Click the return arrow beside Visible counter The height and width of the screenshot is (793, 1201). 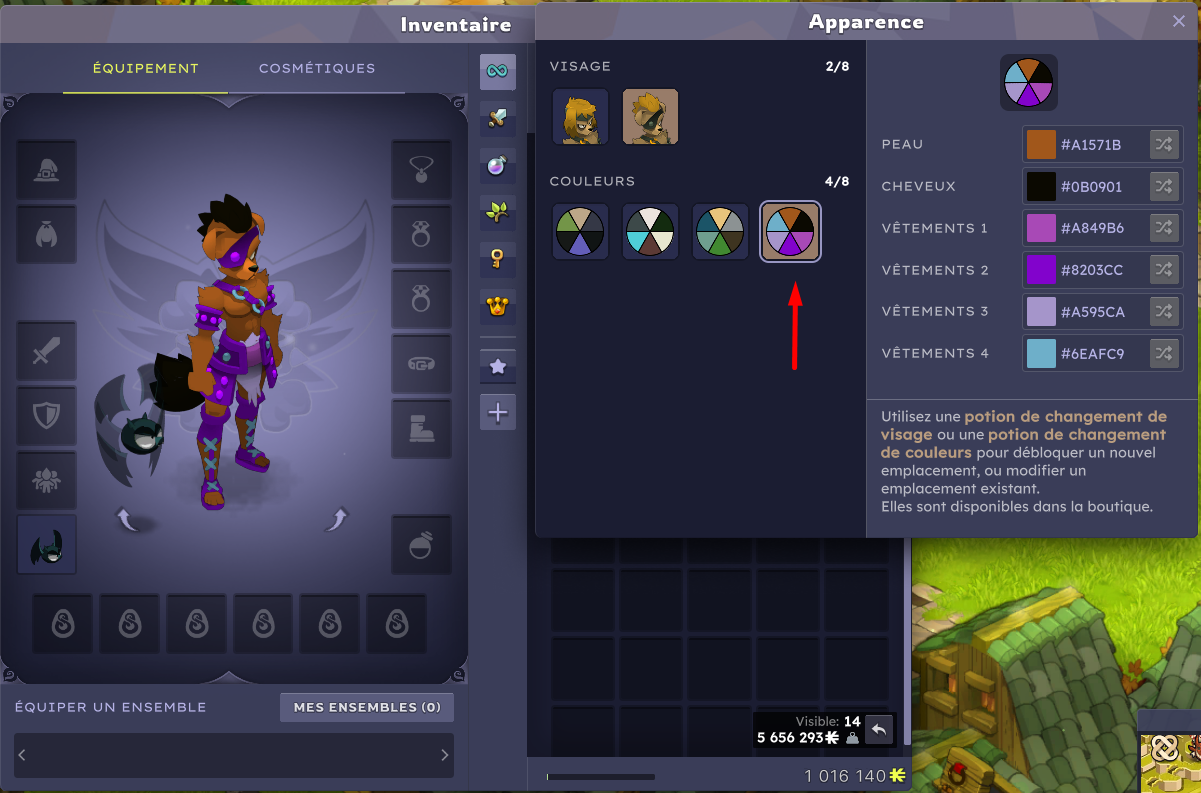pos(879,730)
